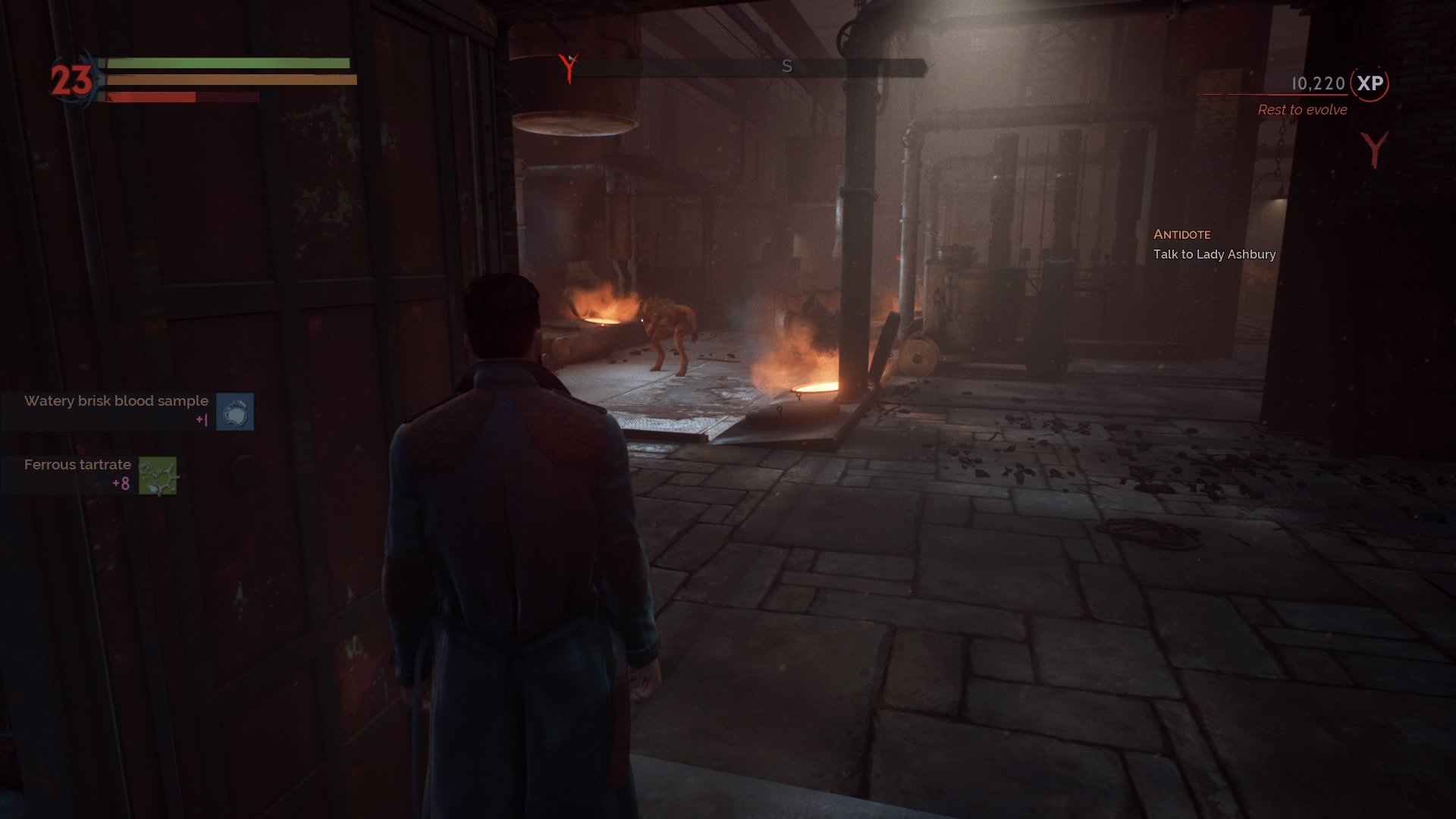Select the Antidote quest title

click(1183, 234)
